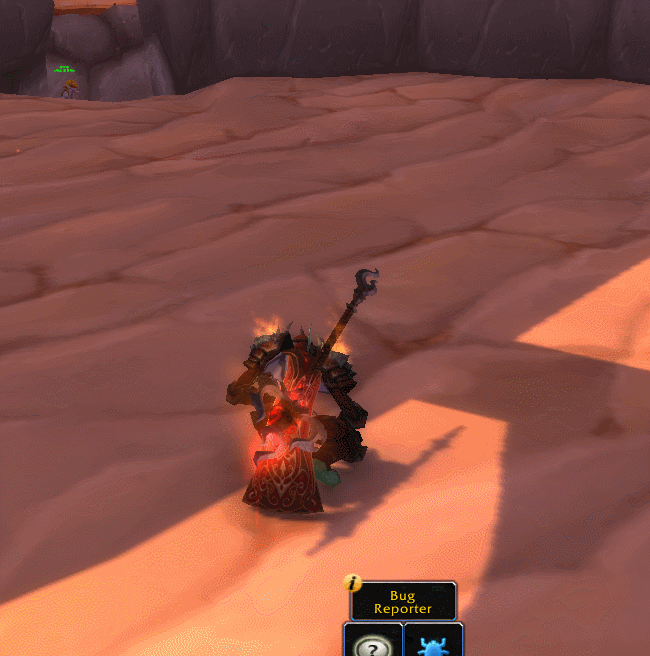Open the blue bug report button
Screen dimensions: 650x656
tap(433, 642)
